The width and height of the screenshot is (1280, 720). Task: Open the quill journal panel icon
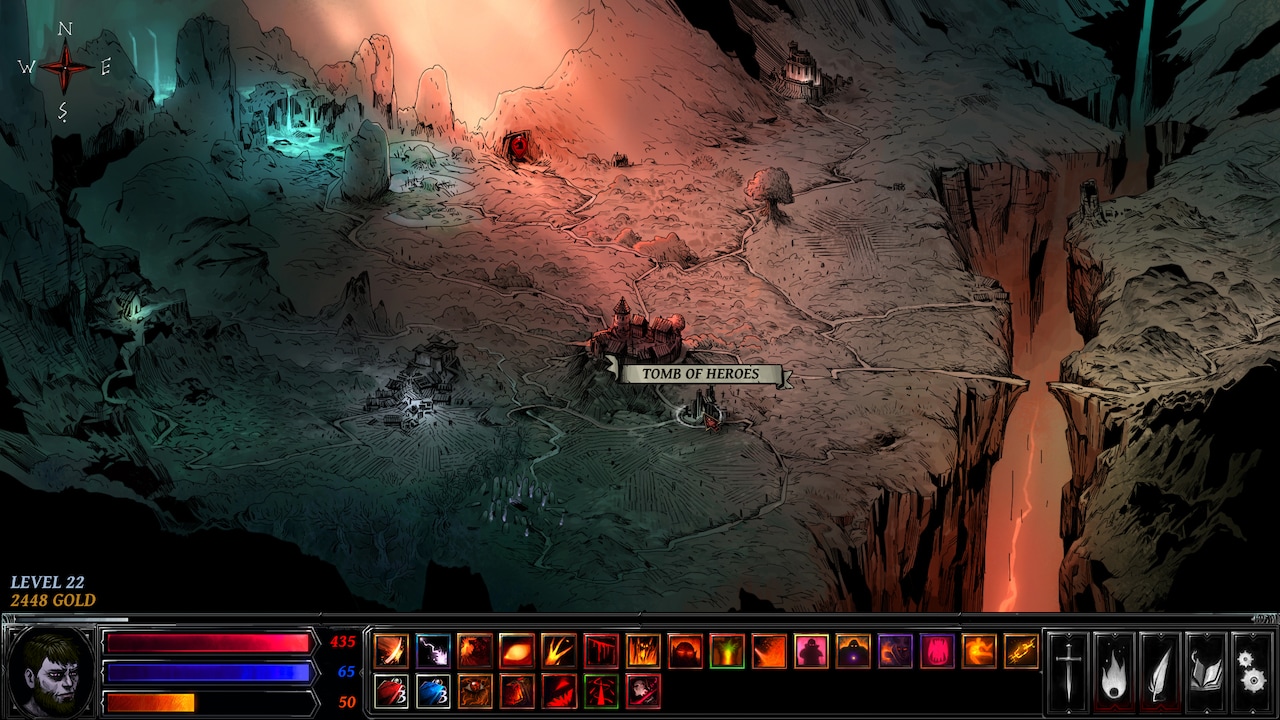click(x=1158, y=670)
